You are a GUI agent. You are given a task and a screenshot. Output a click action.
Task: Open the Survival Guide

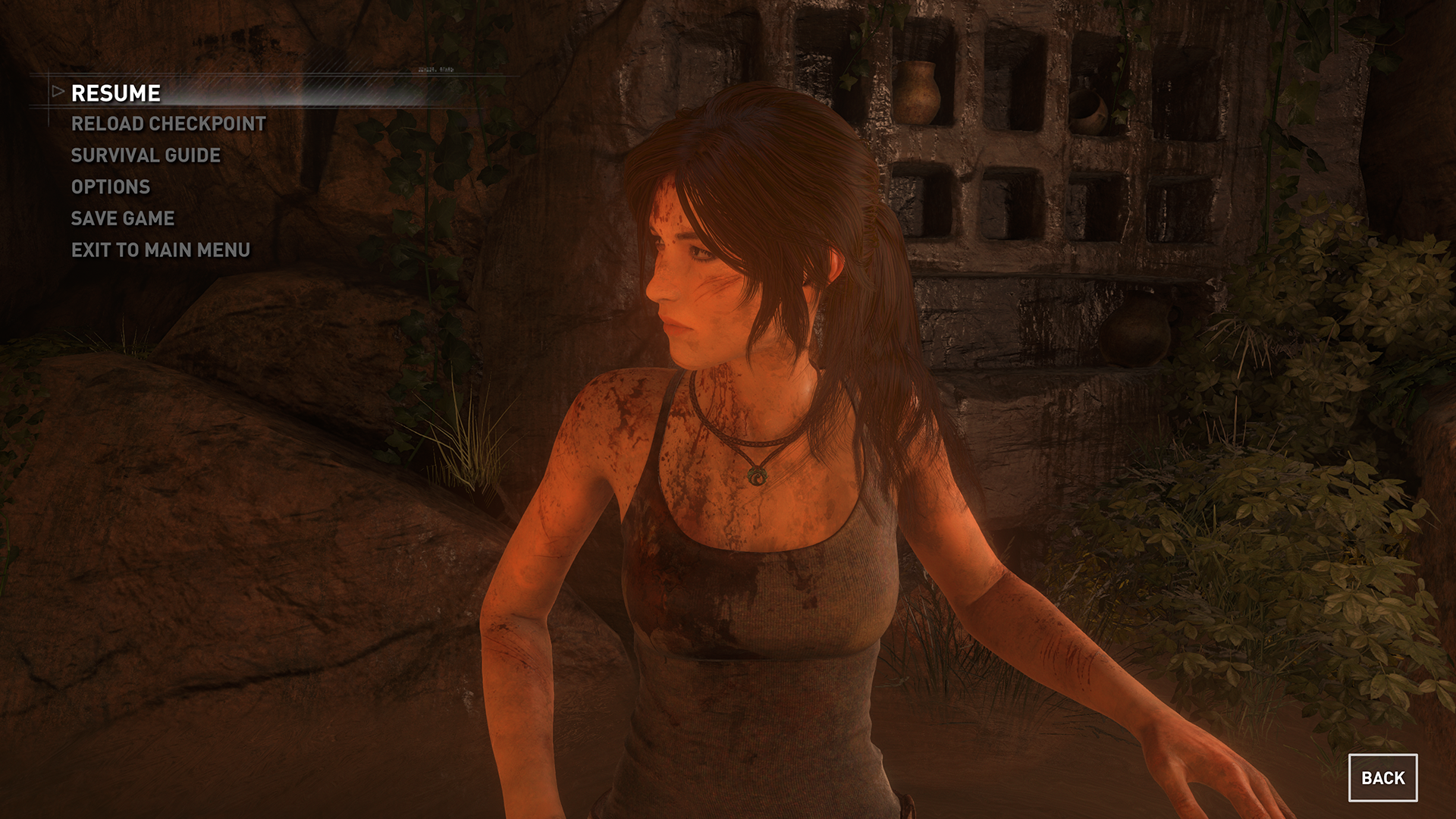pos(146,155)
